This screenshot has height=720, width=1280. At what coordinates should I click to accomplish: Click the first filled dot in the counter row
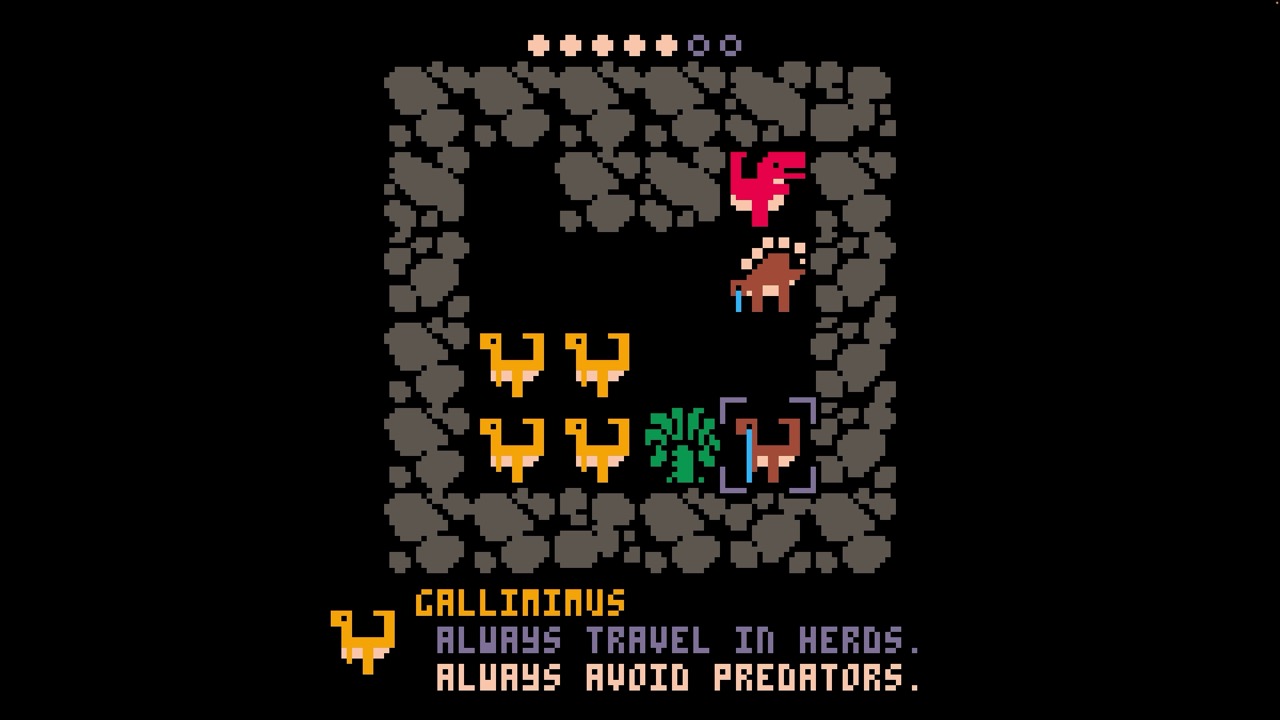537,44
